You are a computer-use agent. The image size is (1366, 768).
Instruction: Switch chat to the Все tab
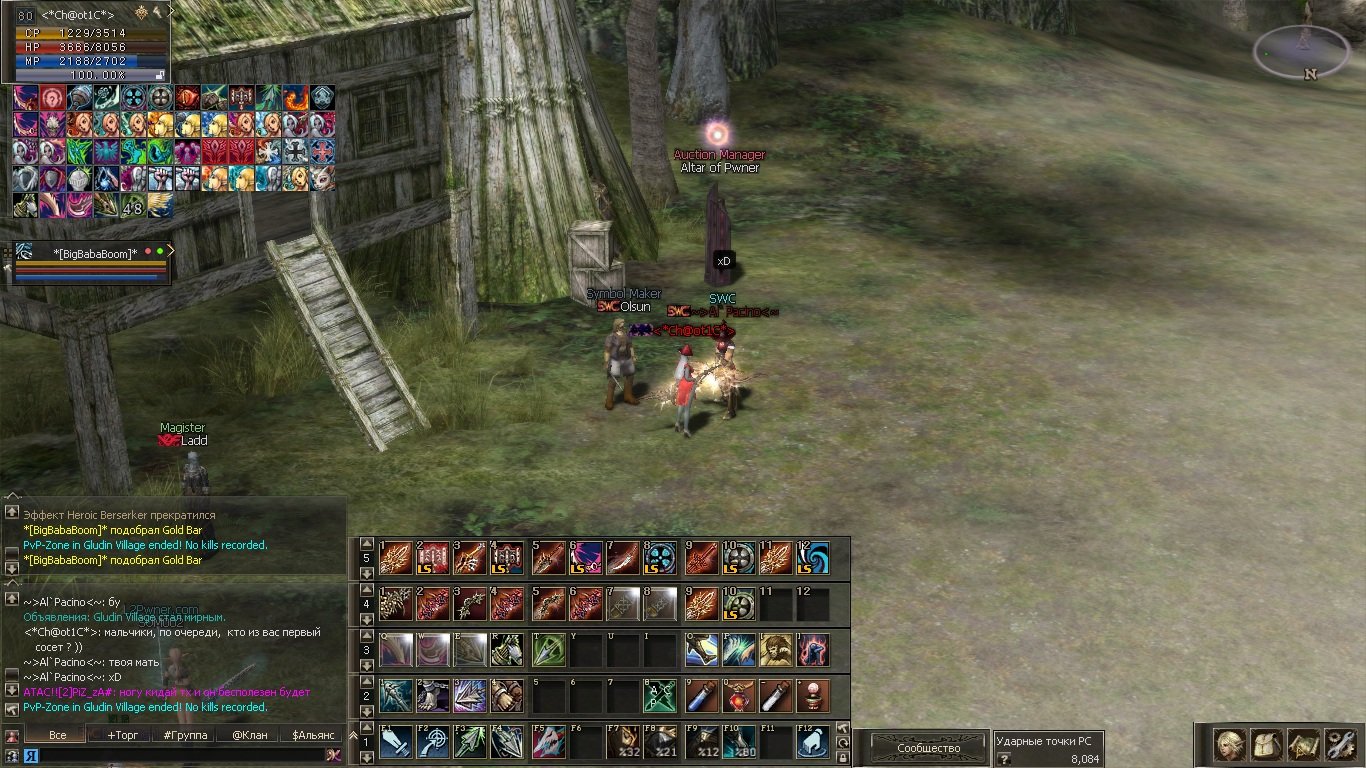point(58,735)
